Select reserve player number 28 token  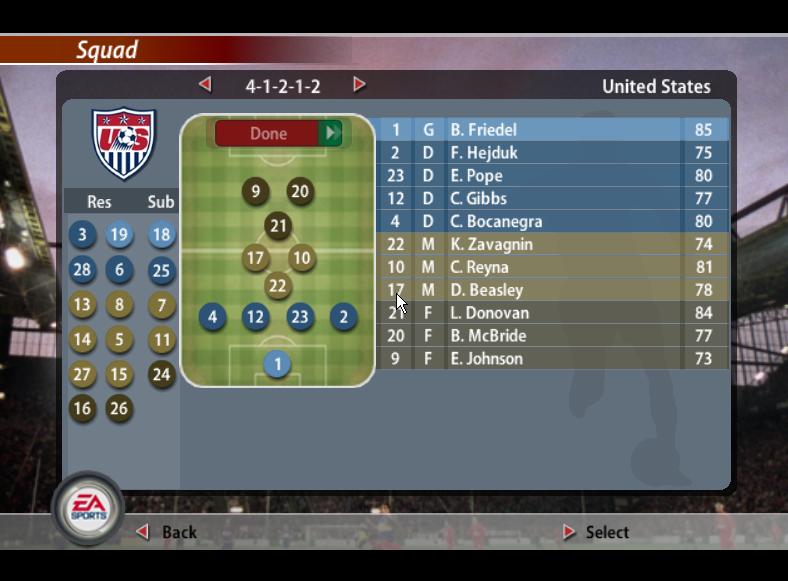point(82,270)
